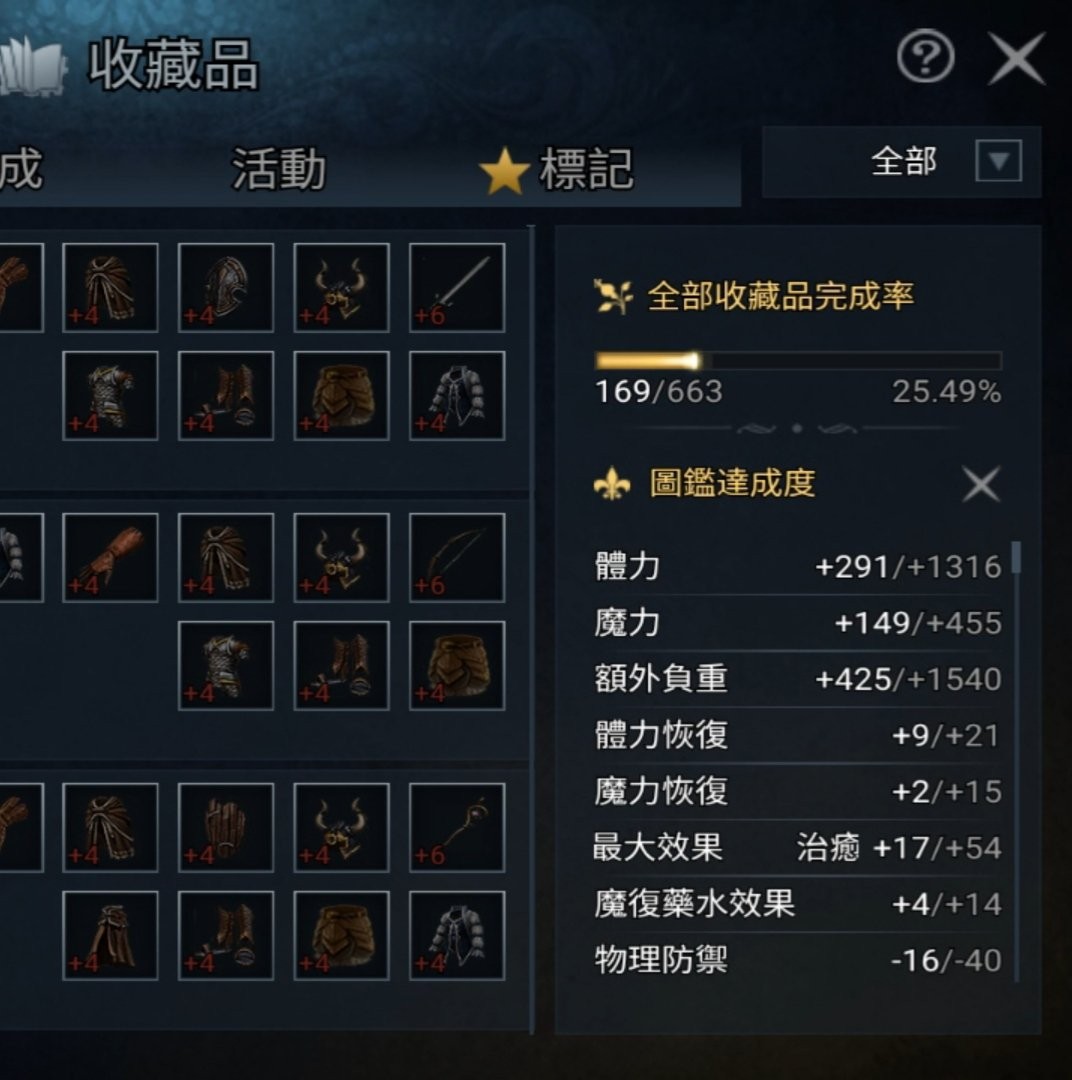Select the +4 rounded metal helmet slot

pos(226,287)
